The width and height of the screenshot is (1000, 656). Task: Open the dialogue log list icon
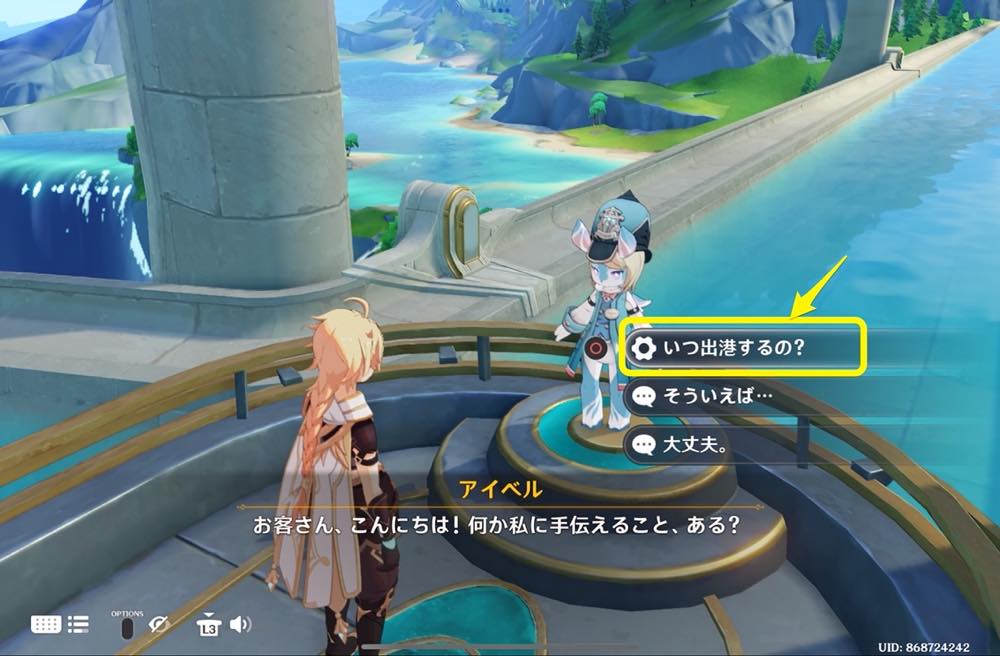click(78, 624)
